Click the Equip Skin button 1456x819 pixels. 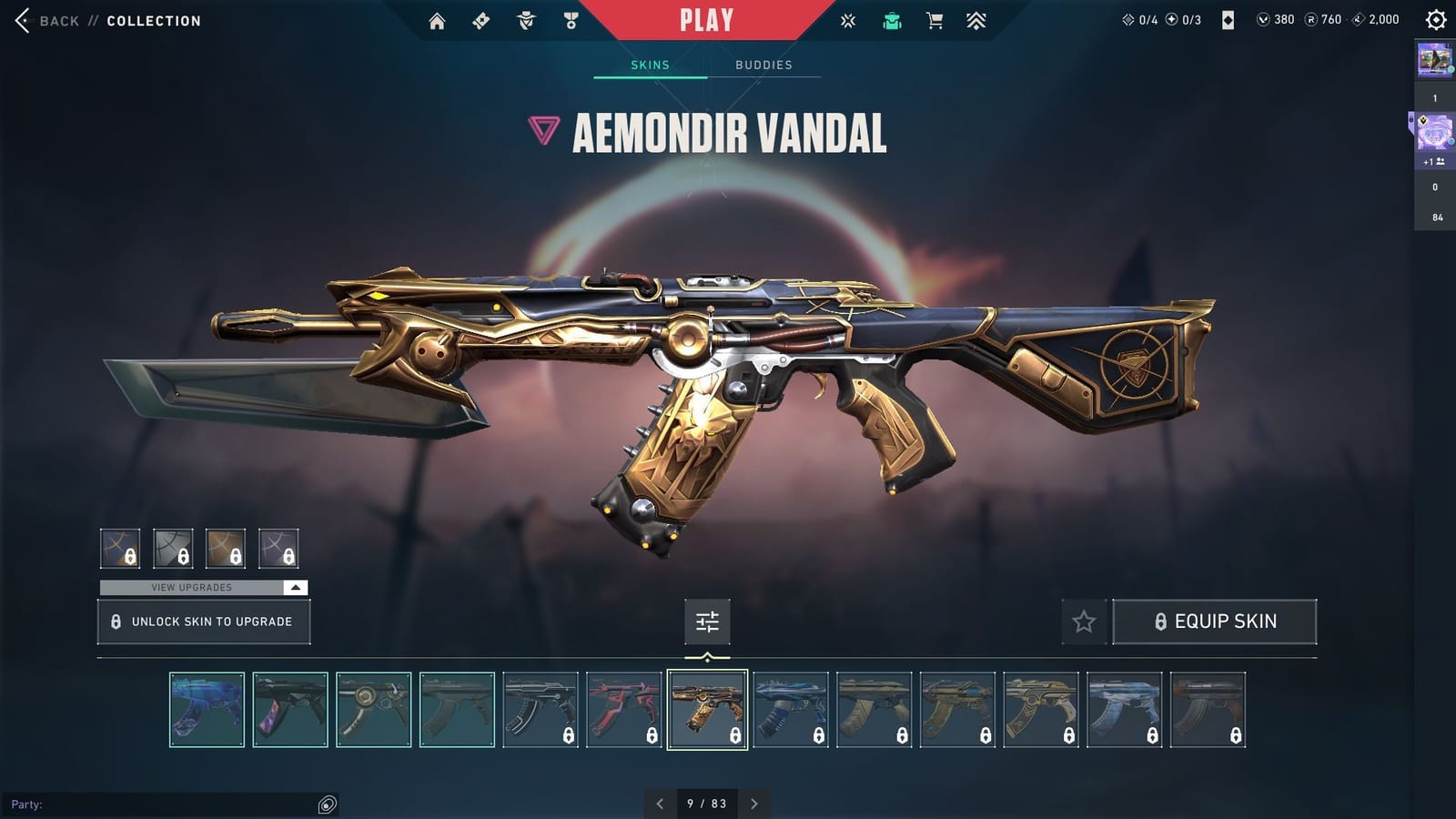pyautogui.click(x=1215, y=621)
